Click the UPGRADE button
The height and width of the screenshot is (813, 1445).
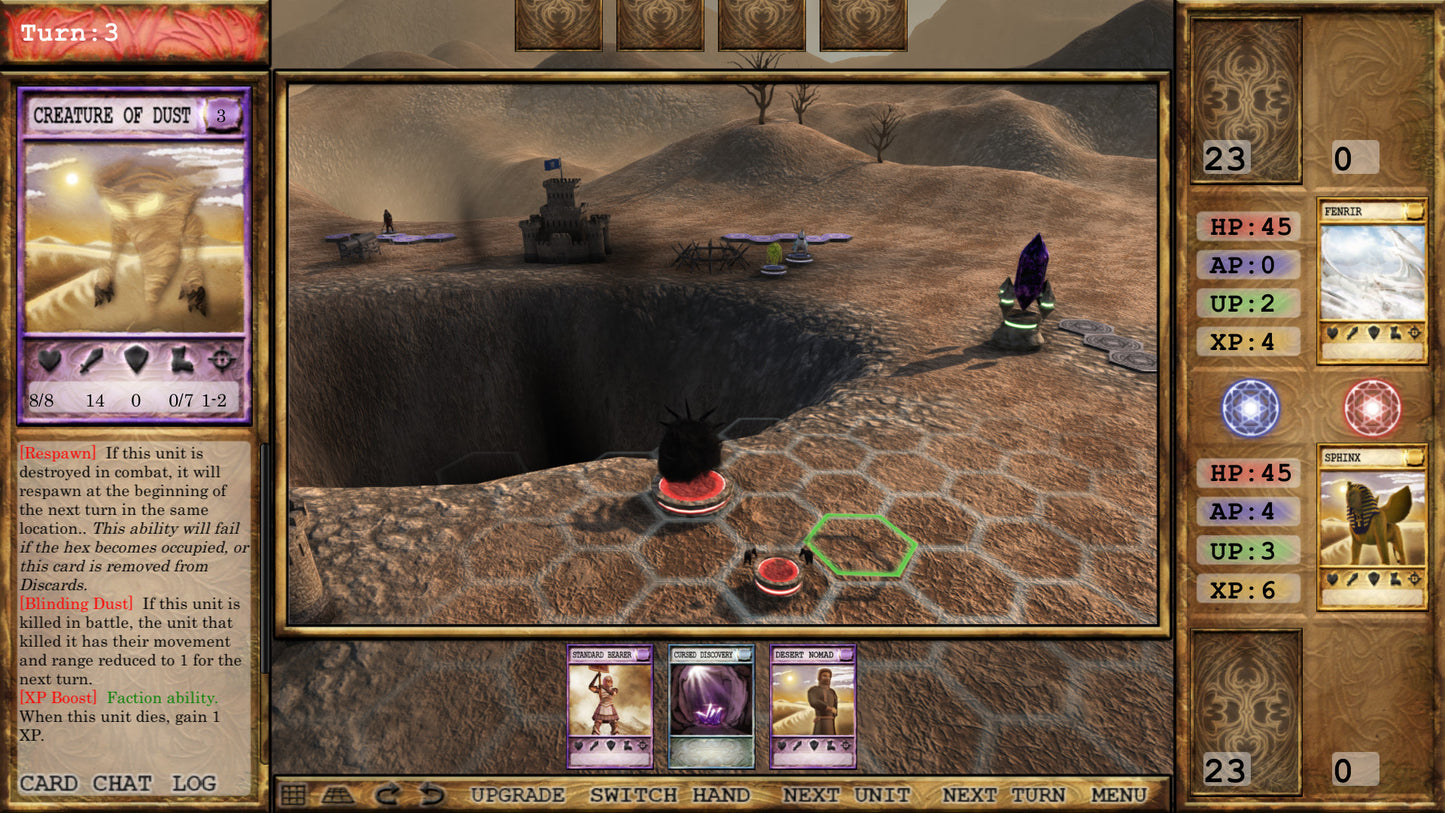pos(517,794)
